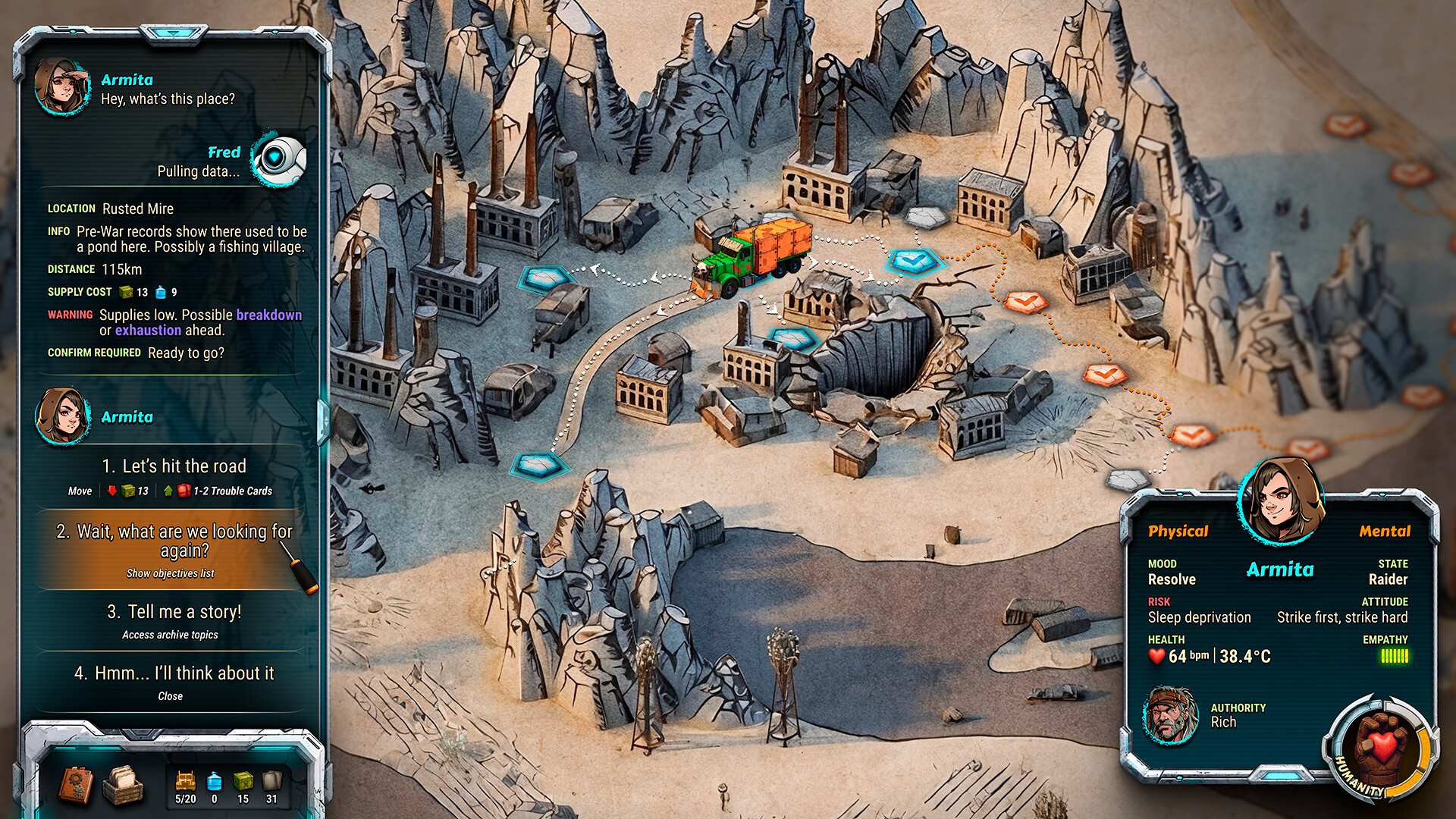Click the truck fuel icon showing 5/20
The image size is (1456, 819).
point(186,781)
